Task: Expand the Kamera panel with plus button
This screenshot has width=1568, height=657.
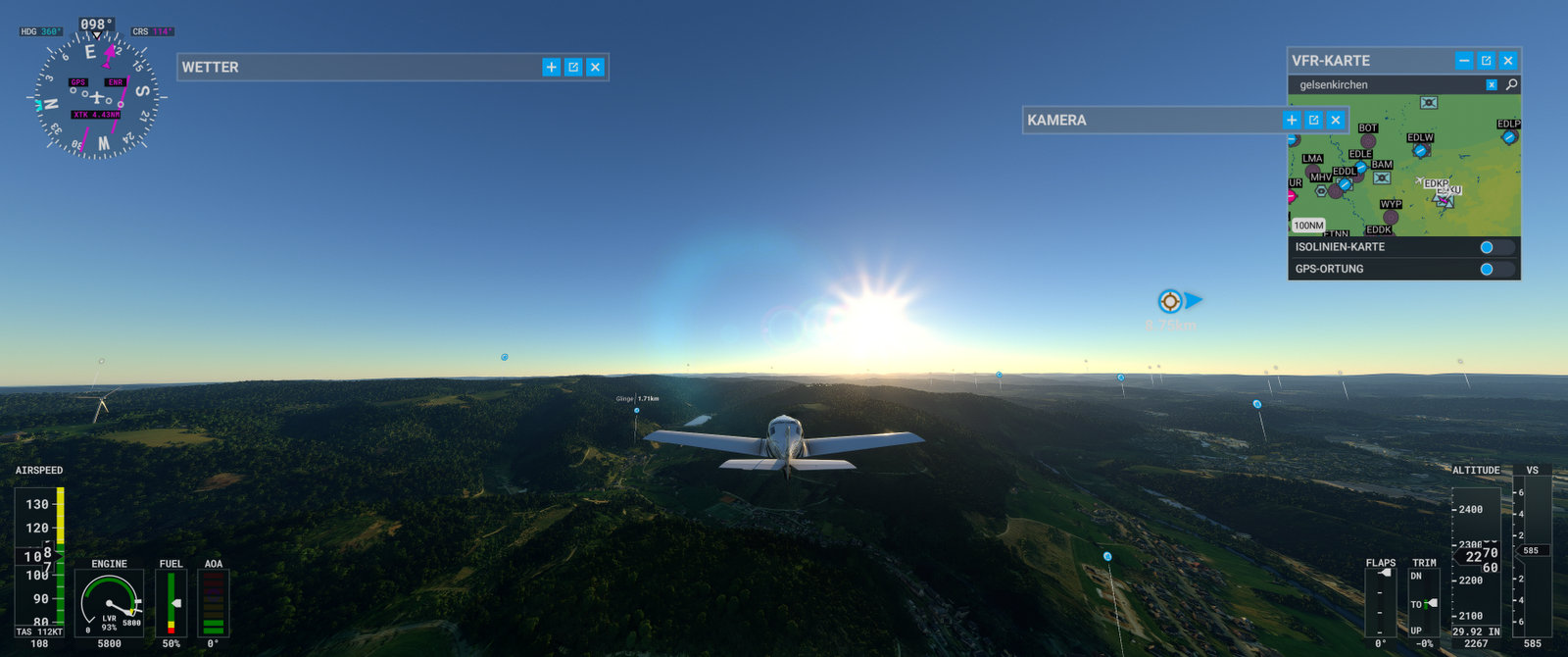Action: (1292, 120)
